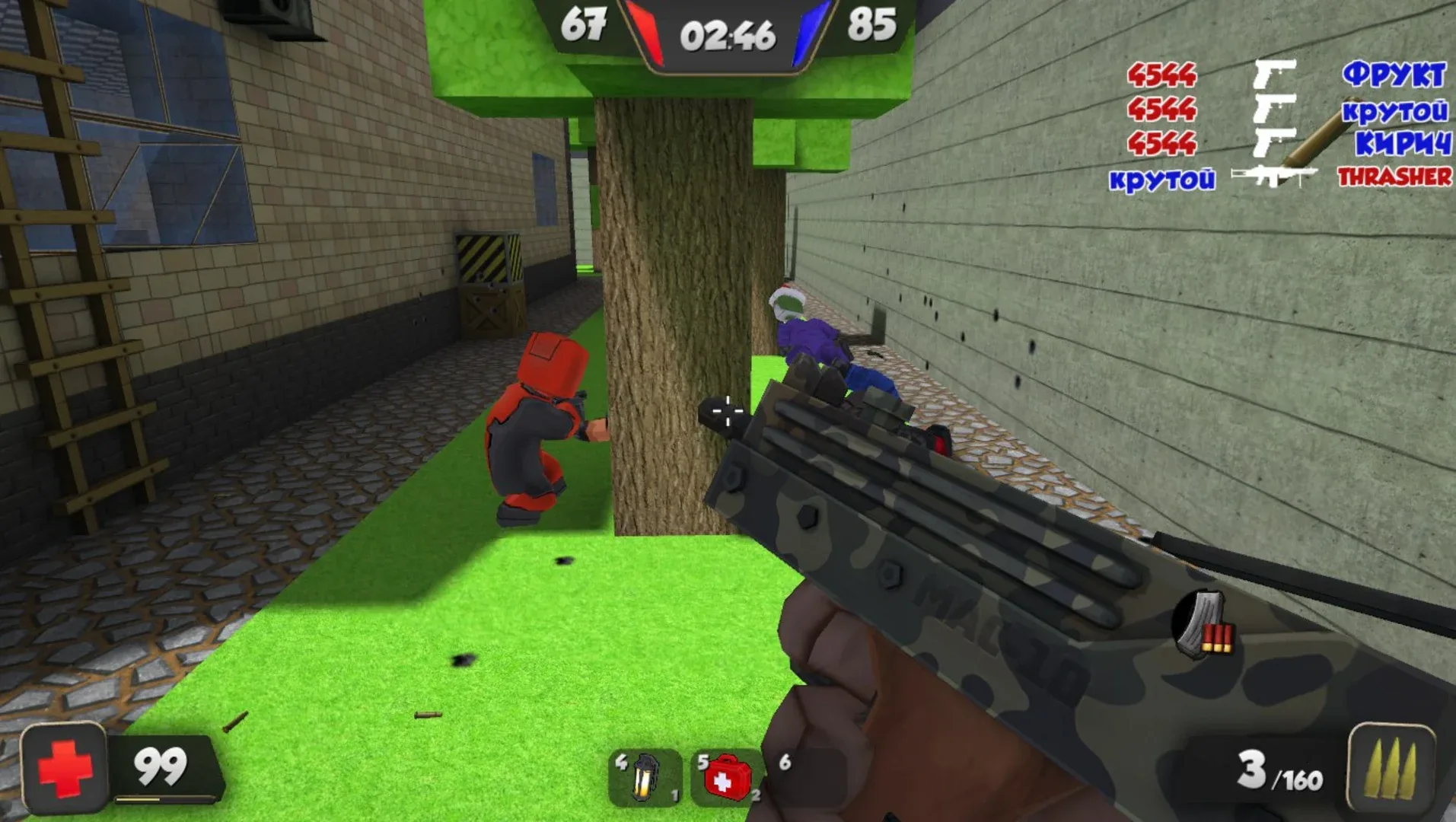Click the match timer showing 02:46
The height and width of the screenshot is (822, 1456).
tap(728, 36)
